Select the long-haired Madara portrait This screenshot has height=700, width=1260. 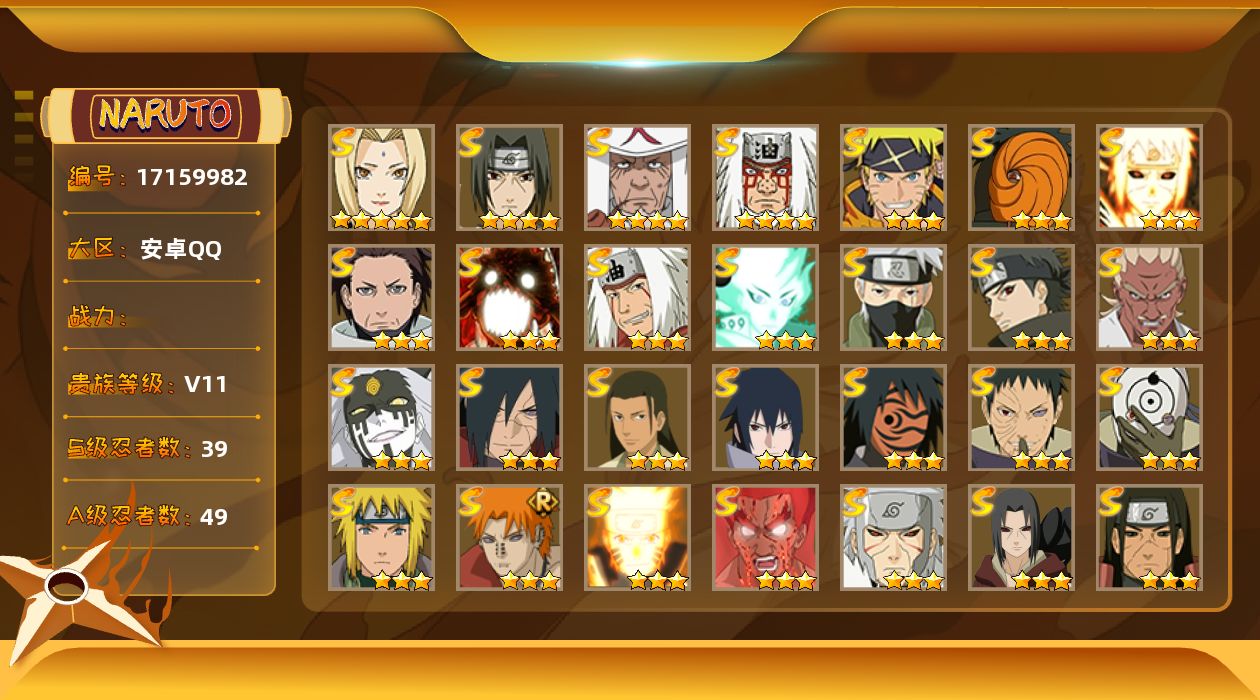(509, 417)
